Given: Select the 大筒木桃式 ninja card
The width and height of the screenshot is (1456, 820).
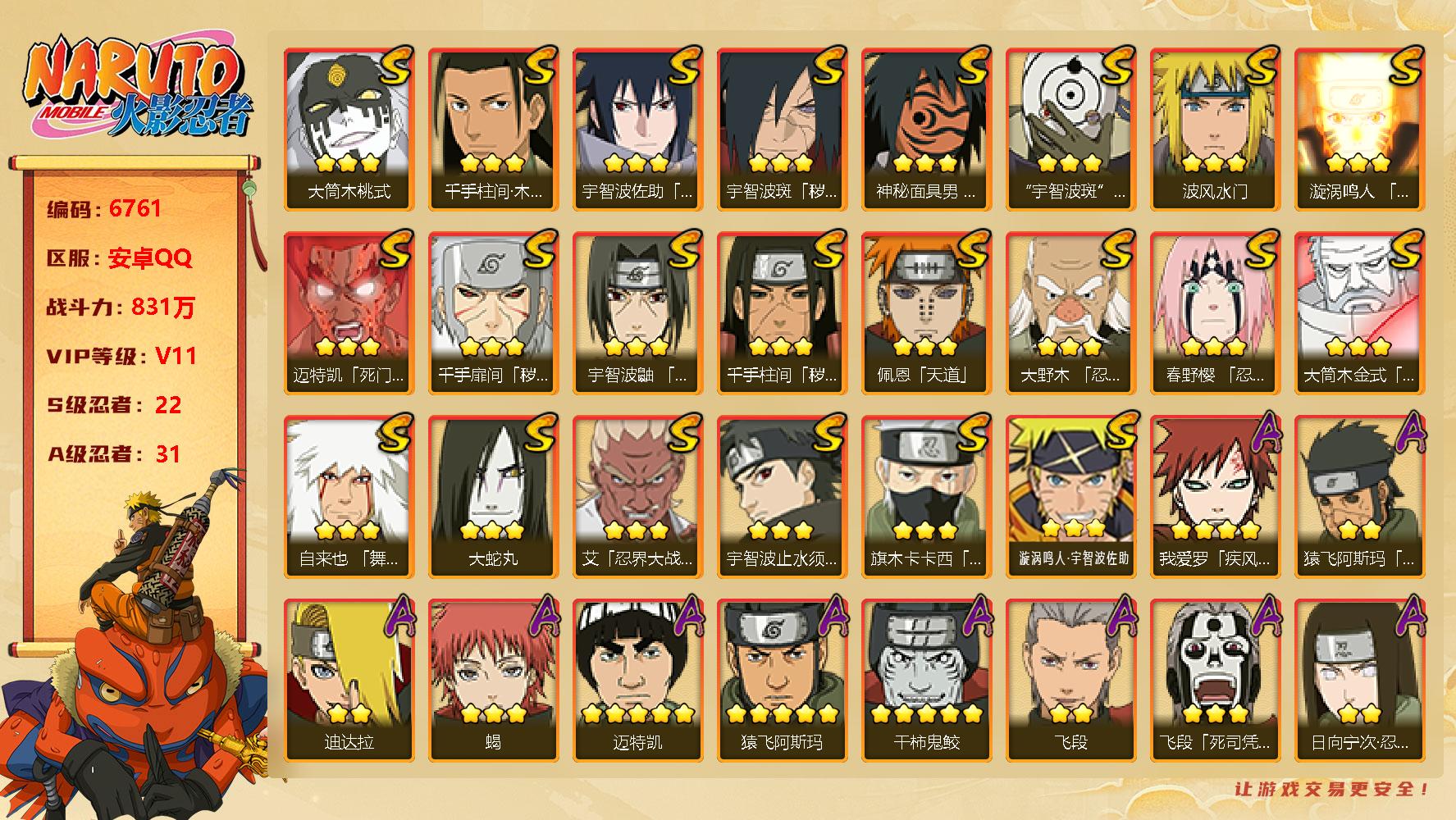Looking at the screenshot, I should point(349,129).
